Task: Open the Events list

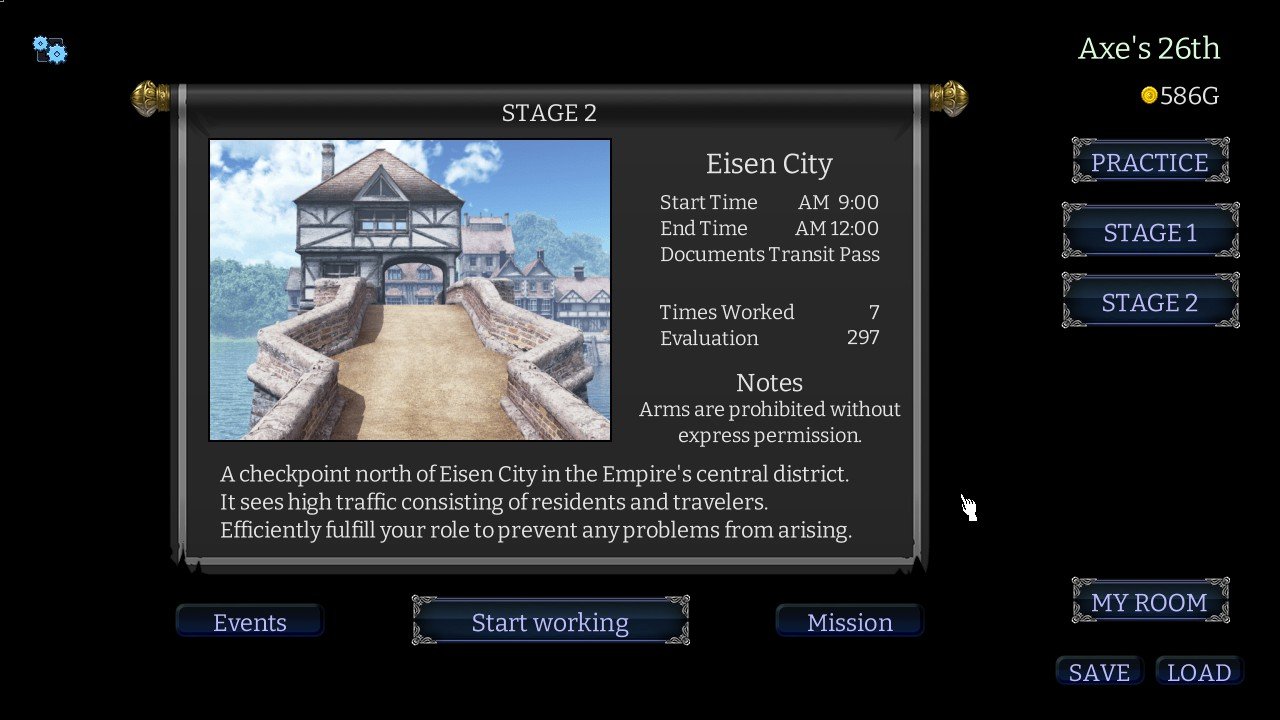Action: click(x=250, y=622)
